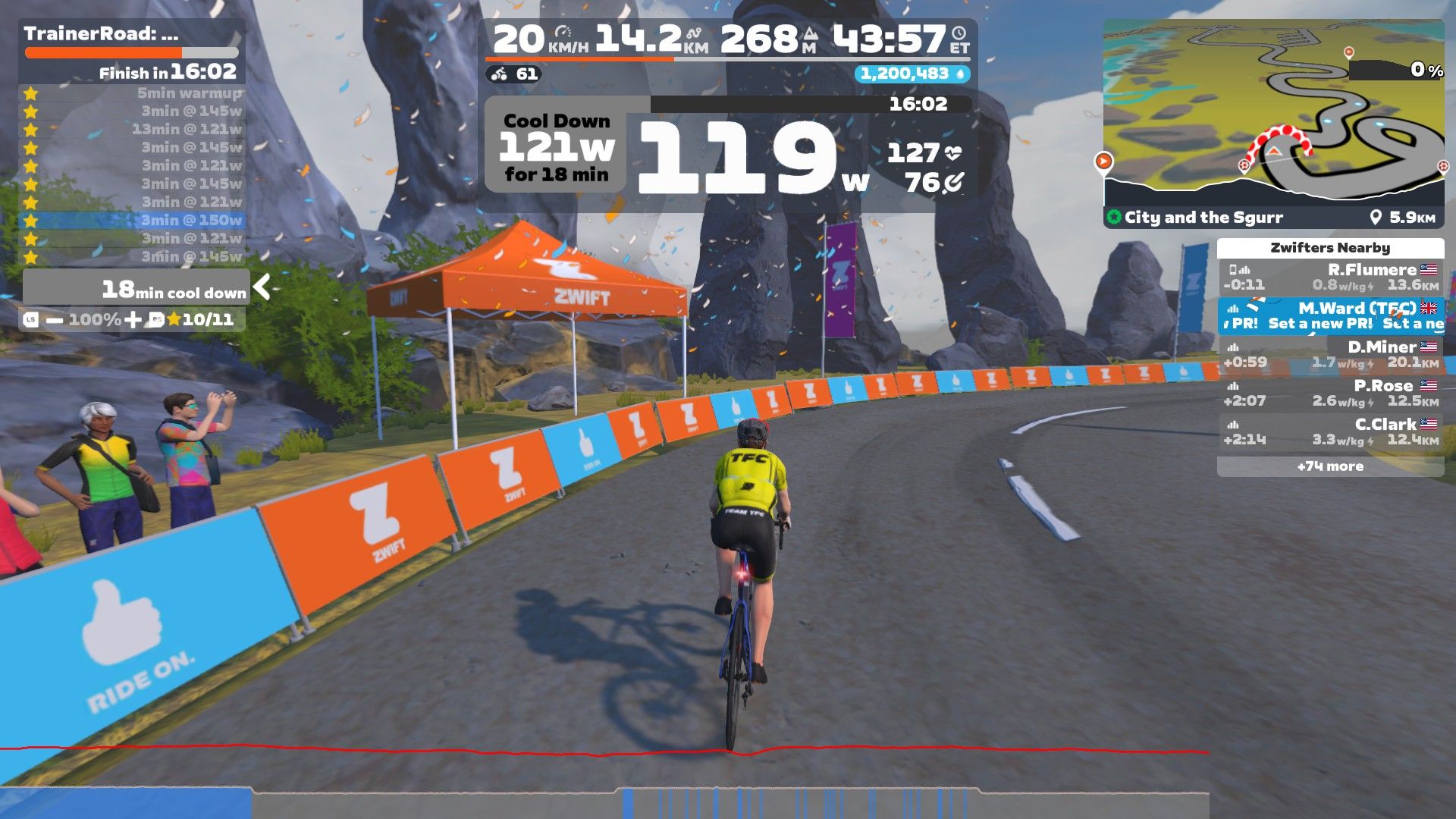Click the 5min warmup workout step
The width and height of the screenshot is (1456, 819).
click(133, 93)
